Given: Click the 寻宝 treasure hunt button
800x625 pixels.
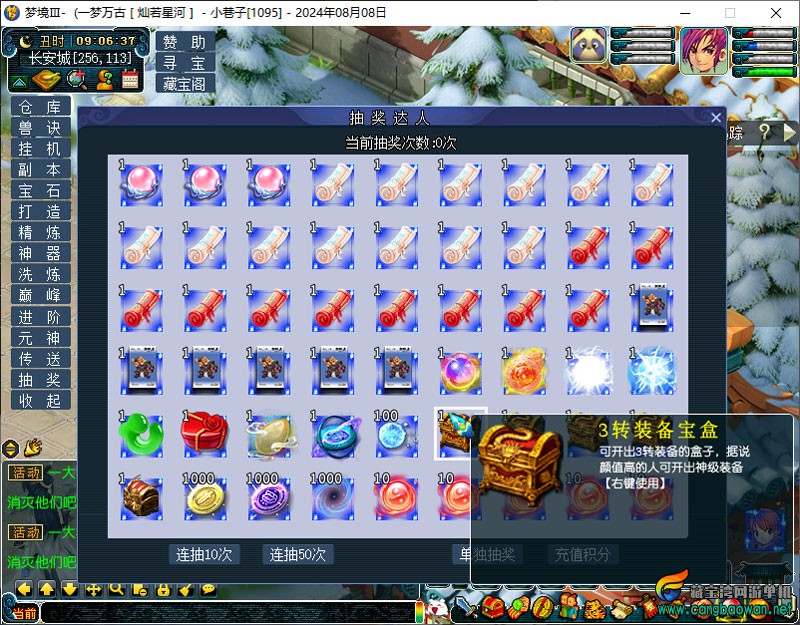Looking at the screenshot, I should [x=185, y=63].
